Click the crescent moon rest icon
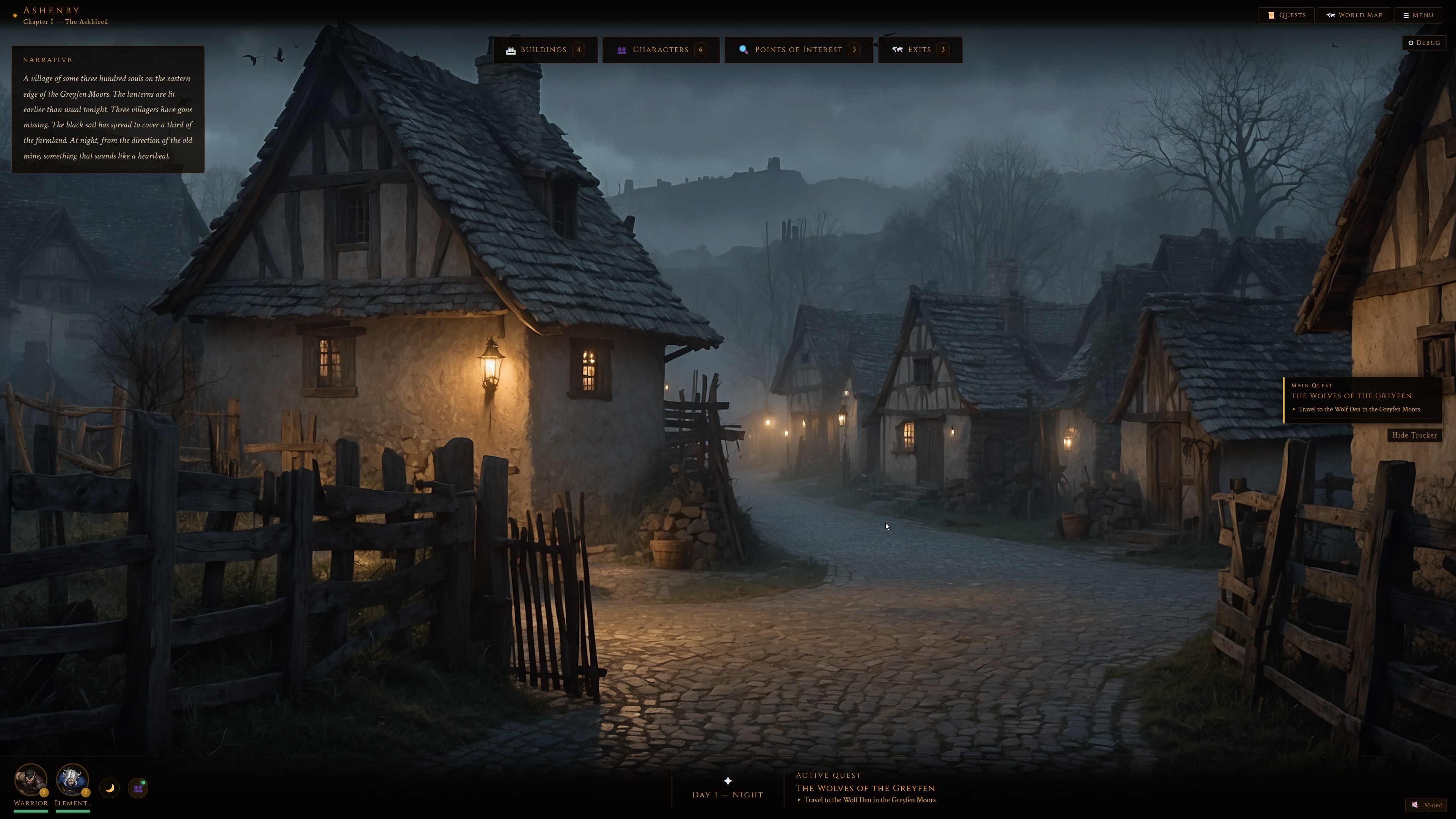This screenshot has width=1456, height=819. pos(110,788)
